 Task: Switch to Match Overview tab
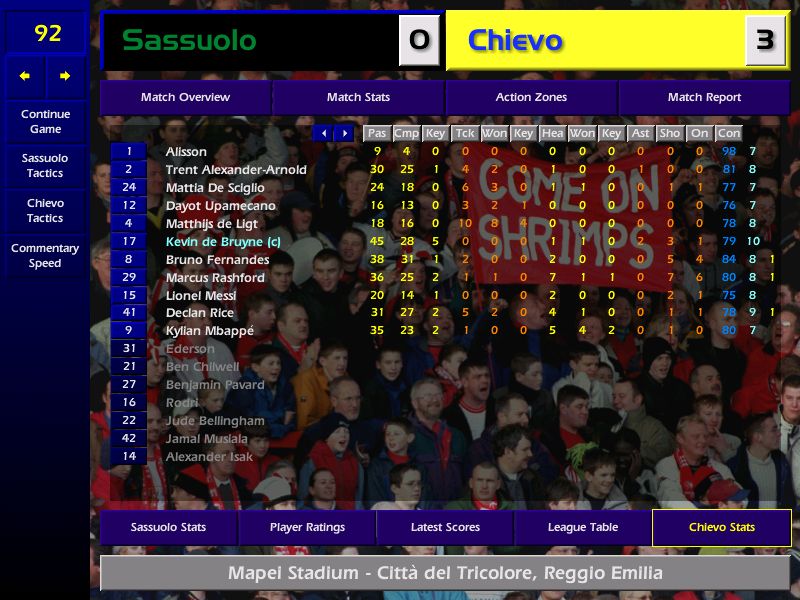(x=185, y=97)
